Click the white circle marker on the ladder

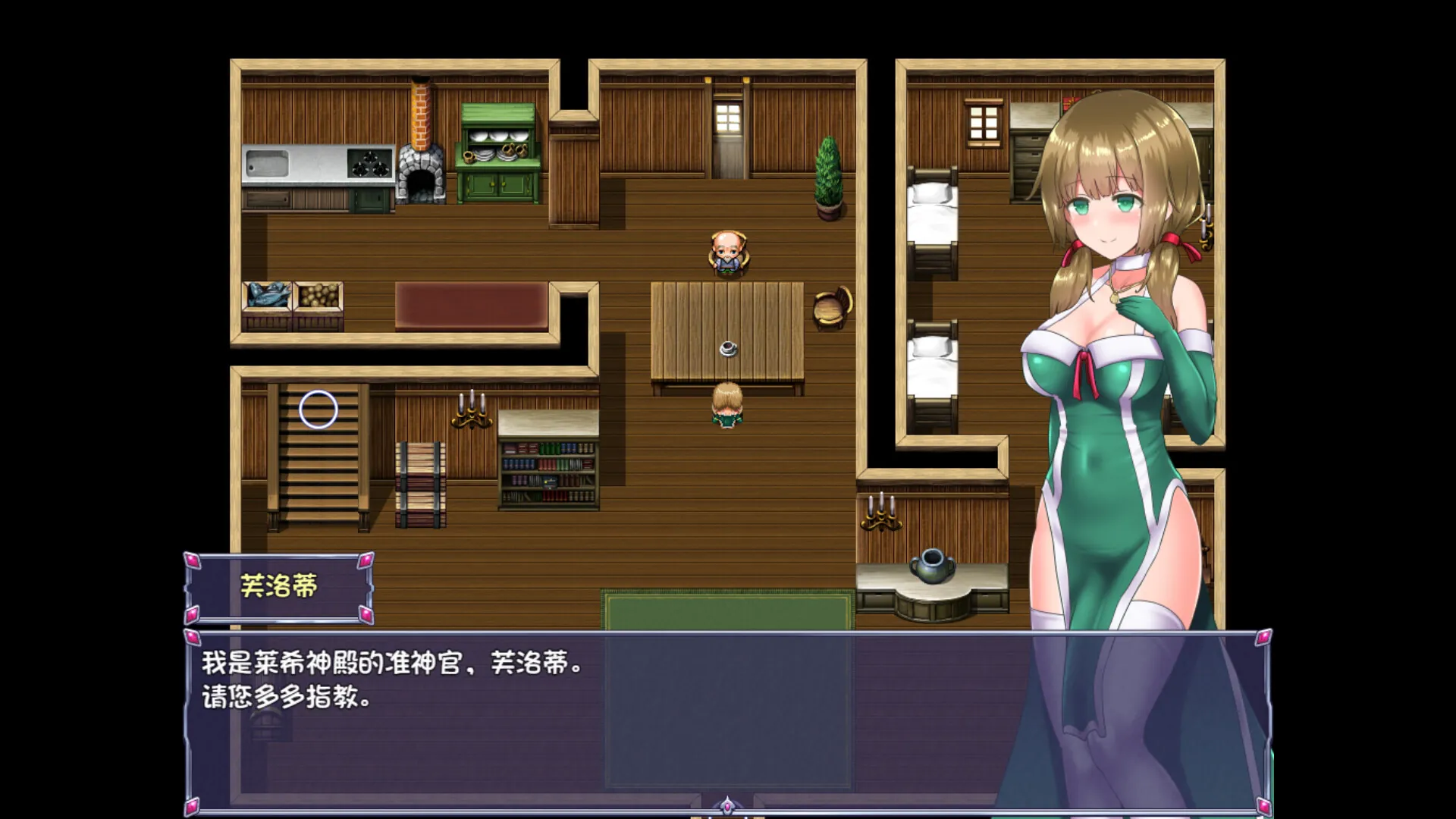[x=318, y=409]
